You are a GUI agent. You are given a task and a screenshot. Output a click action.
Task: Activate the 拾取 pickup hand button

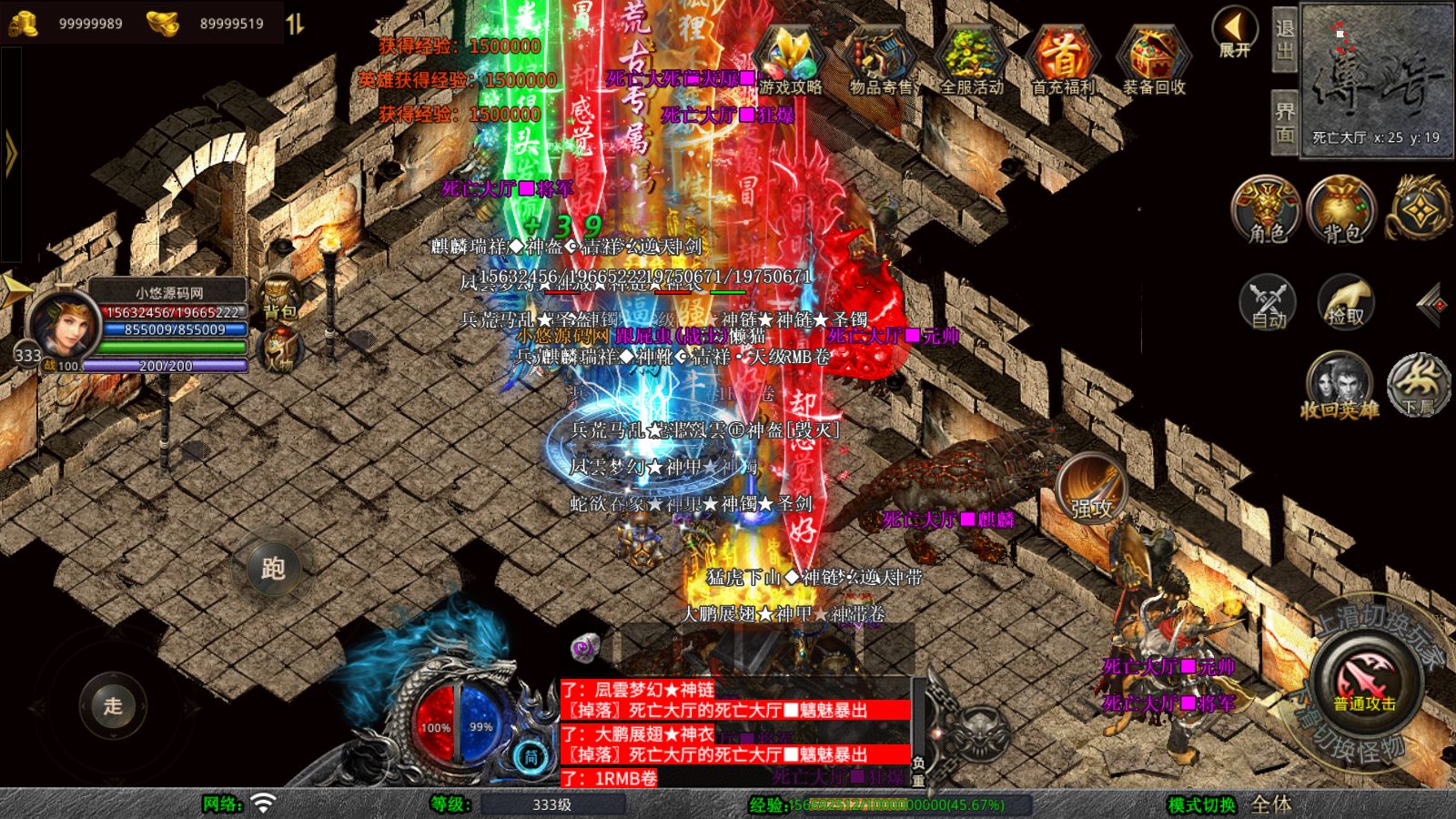point(1345,301)
